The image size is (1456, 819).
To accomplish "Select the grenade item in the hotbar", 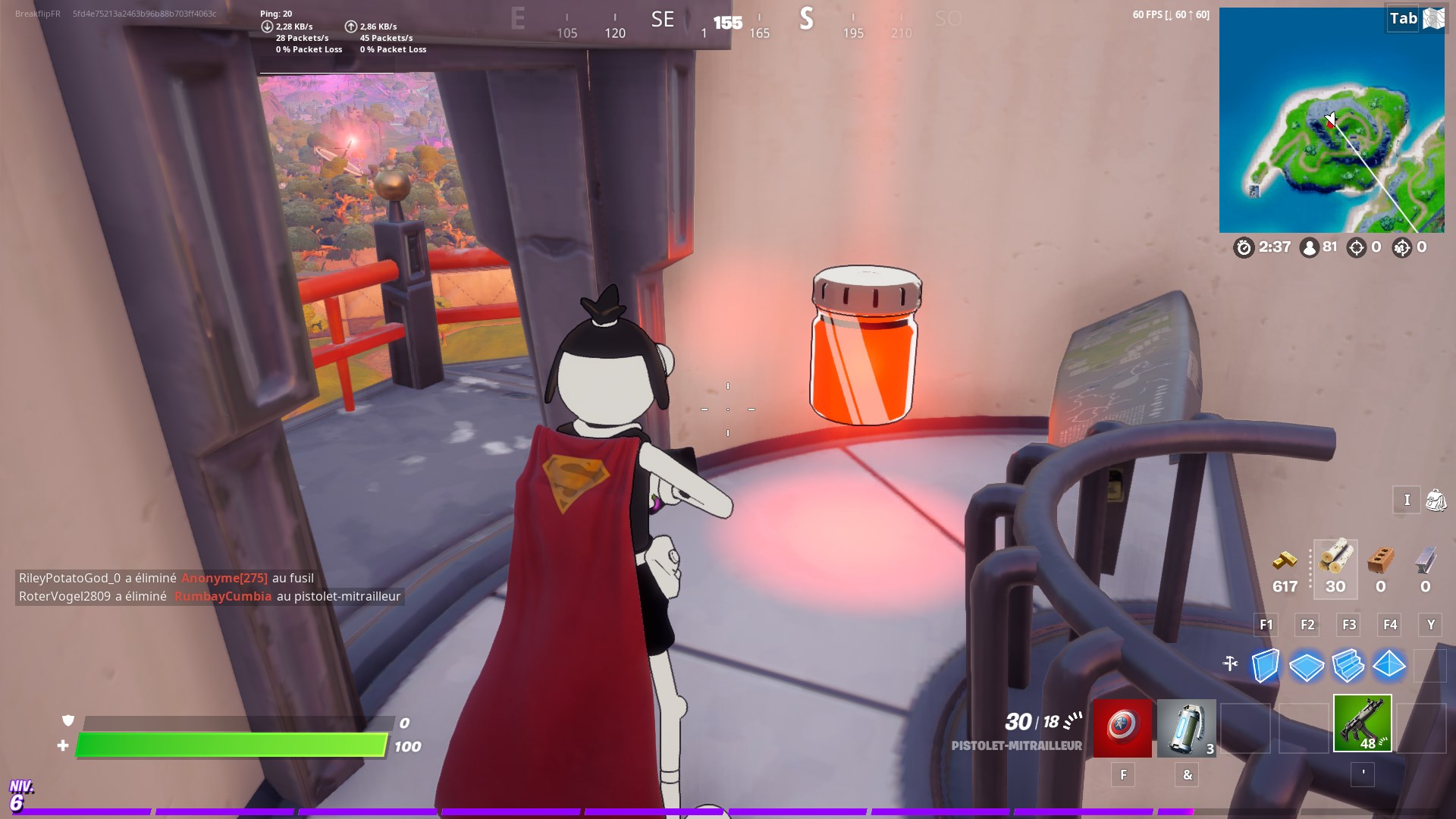I will 1187,726.
